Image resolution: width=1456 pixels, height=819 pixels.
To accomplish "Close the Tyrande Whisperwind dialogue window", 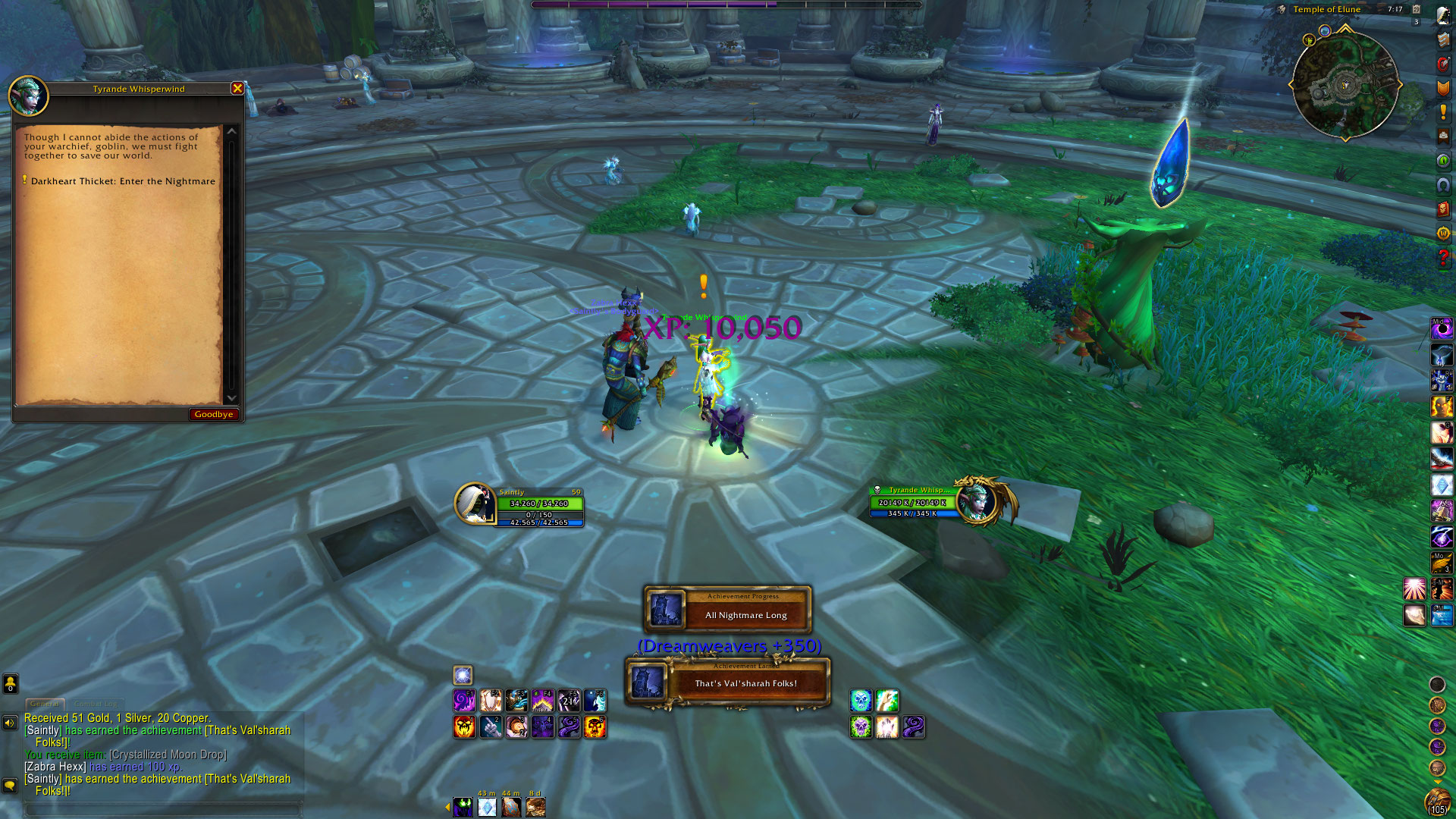I will click(x=237, y=89).
